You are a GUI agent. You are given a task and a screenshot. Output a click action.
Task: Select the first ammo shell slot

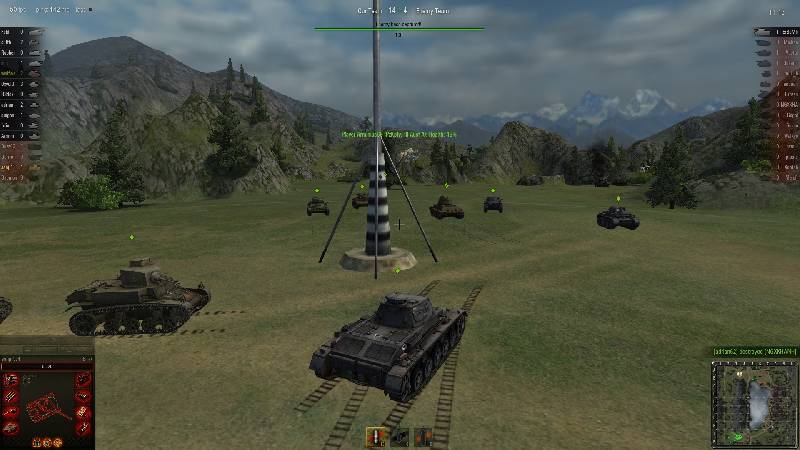pos(377,437)
